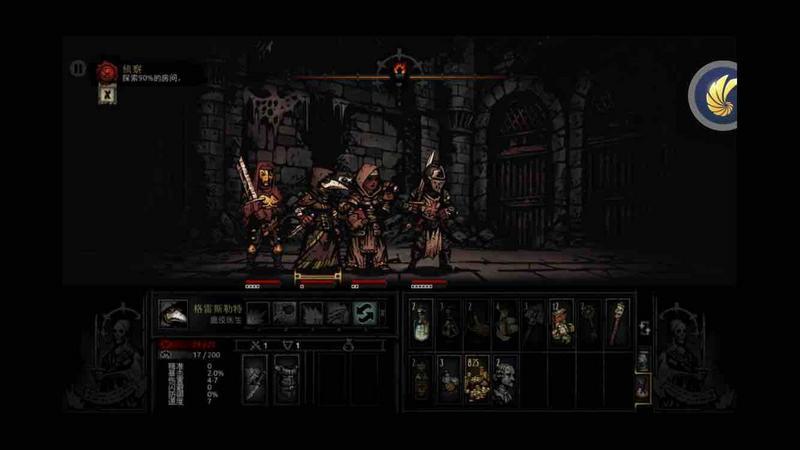Click the inventory sort arrows icon
Viewport: 800px width, 450px height.
643,327
